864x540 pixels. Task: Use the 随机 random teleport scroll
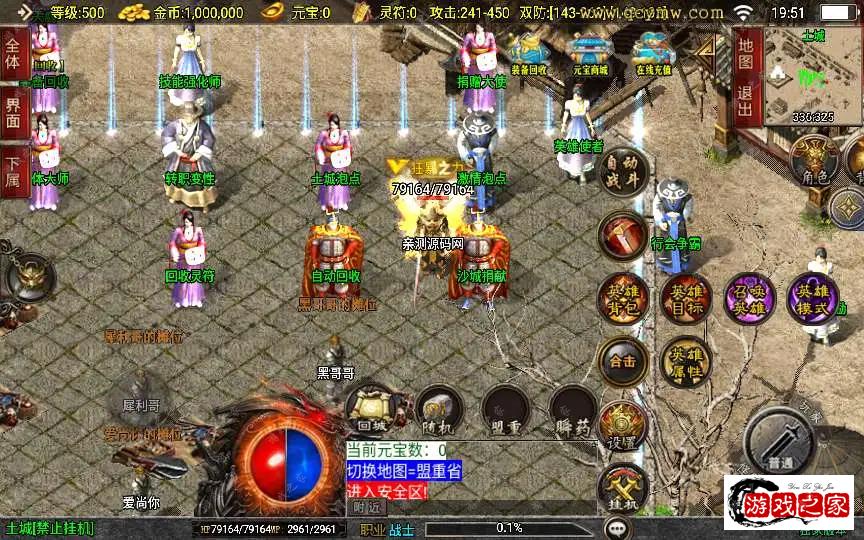point(438,409)
